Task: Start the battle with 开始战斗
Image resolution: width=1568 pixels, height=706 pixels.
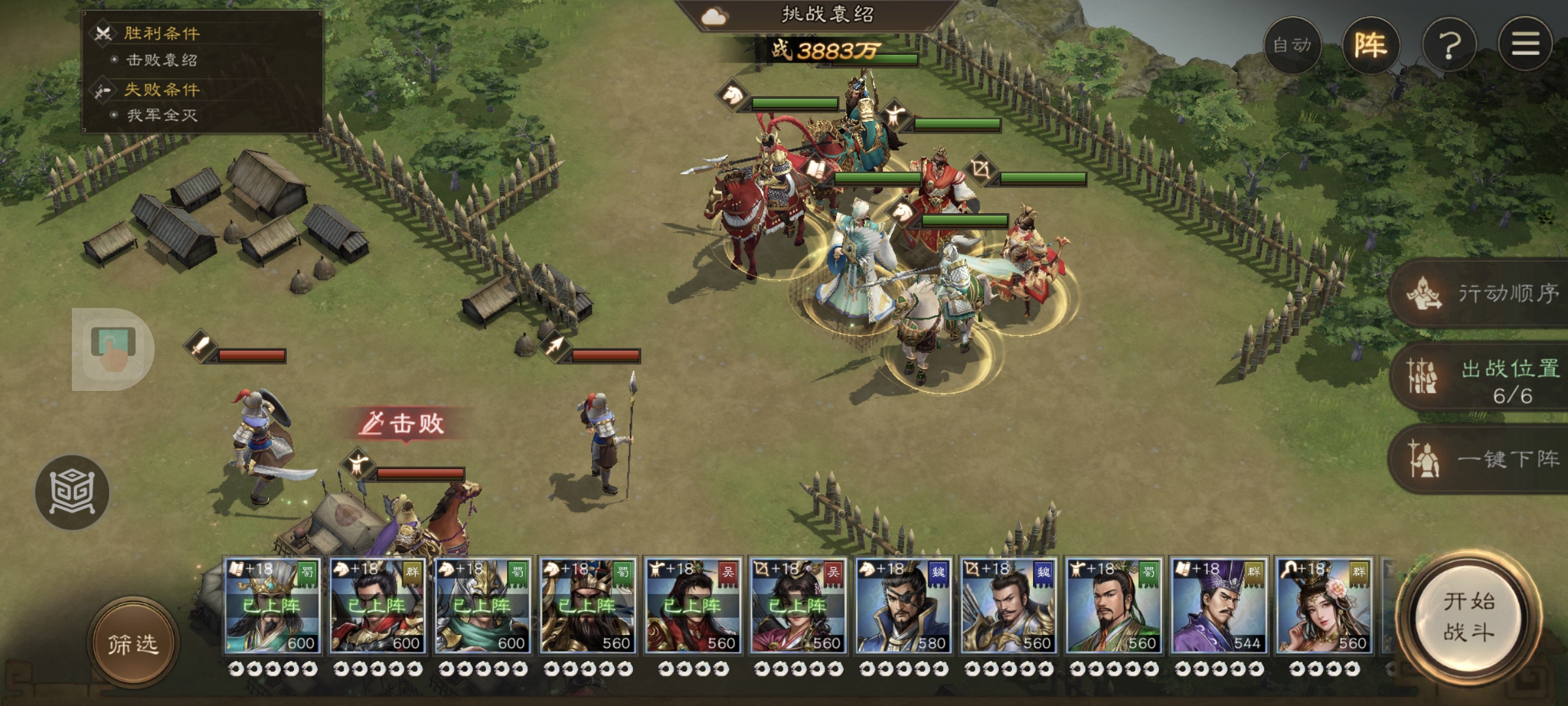Action: coord(1469,616)
